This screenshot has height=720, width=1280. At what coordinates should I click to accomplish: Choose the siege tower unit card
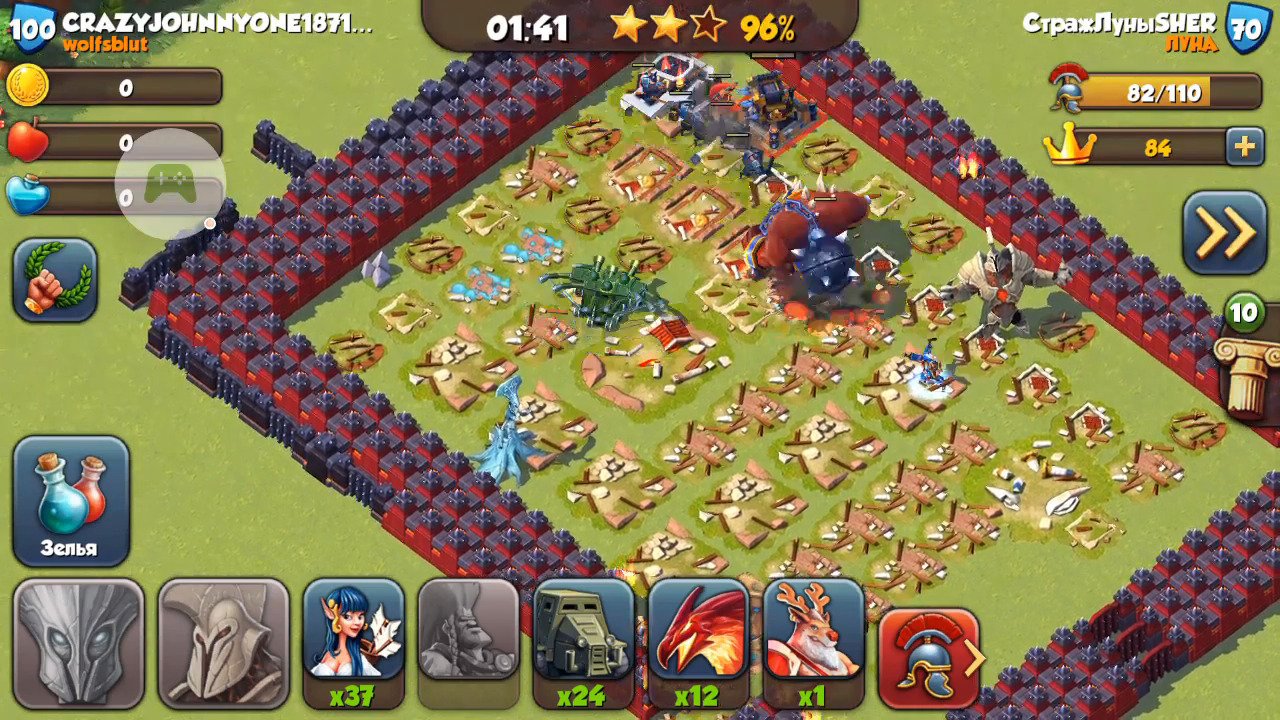[584, 632]
